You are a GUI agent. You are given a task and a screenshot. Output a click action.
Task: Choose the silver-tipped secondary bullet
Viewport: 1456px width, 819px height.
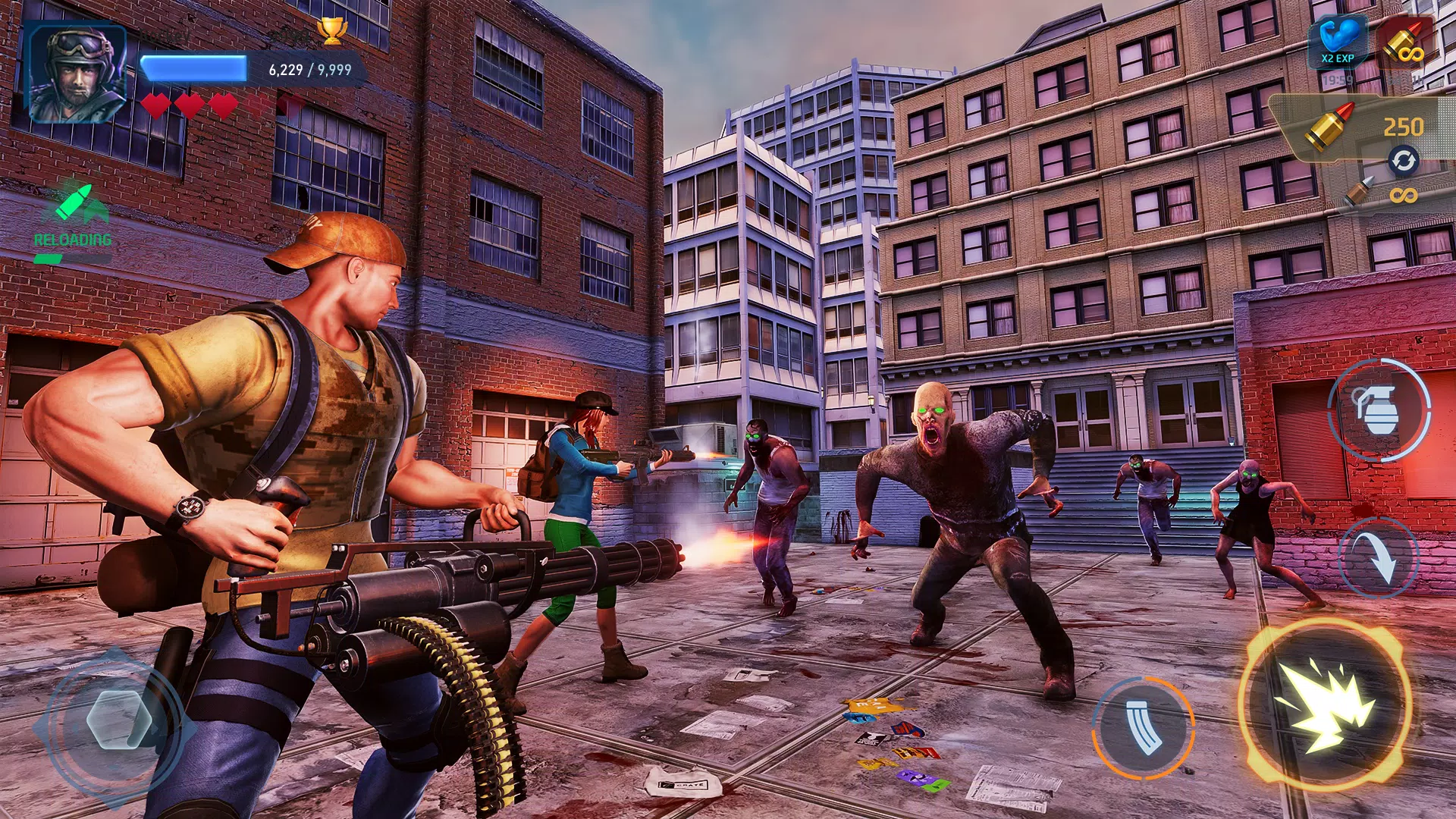tap(1359, 191)
